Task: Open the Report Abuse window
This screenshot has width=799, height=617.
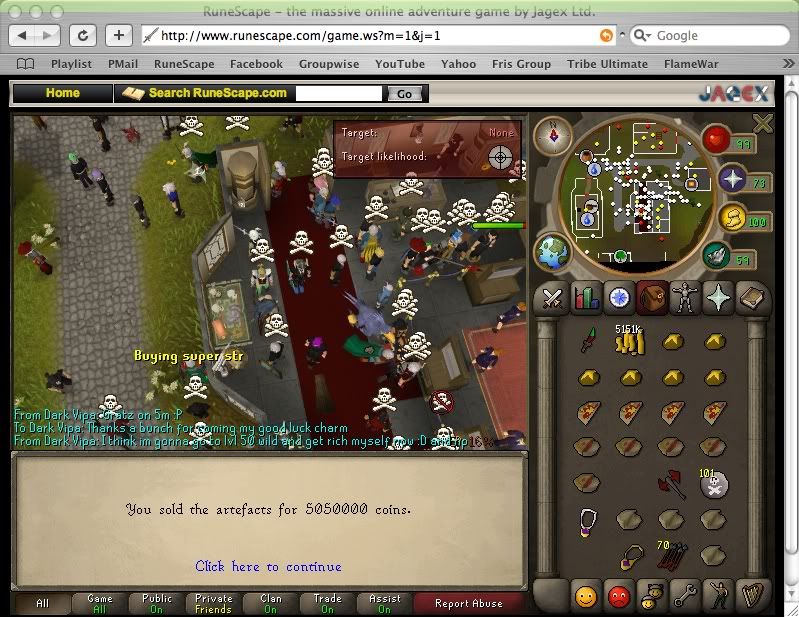Action: 469,603
